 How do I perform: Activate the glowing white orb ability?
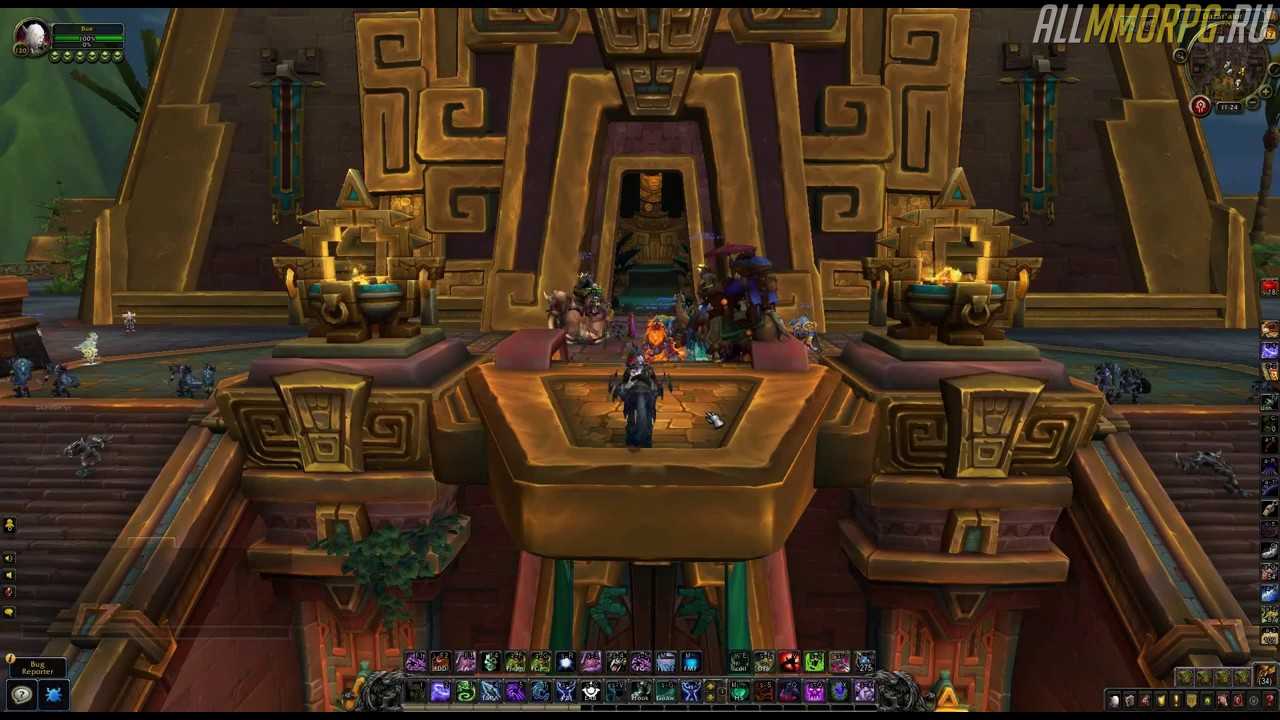click(565, 662)
